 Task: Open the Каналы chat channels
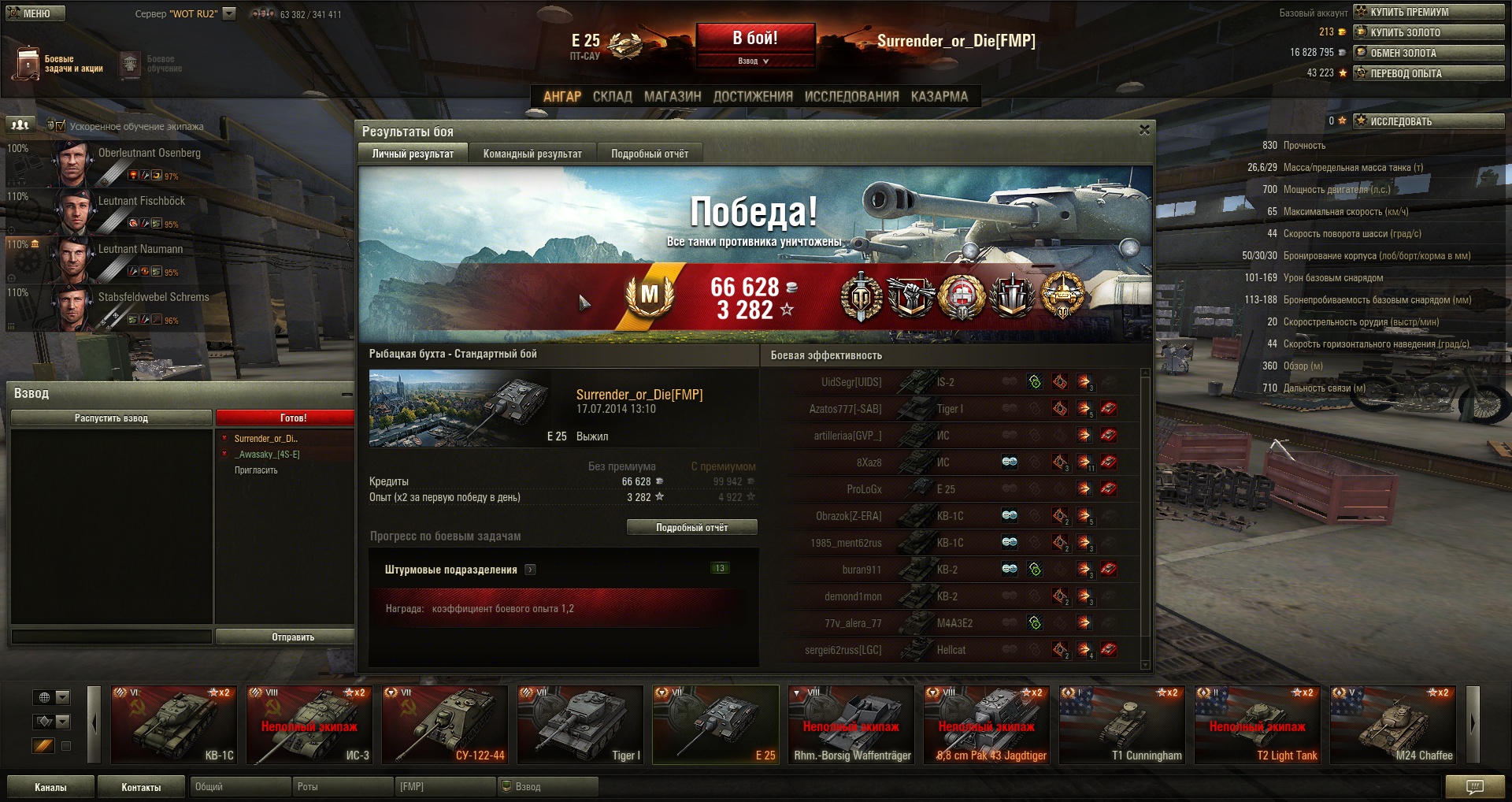tap(50, 787)
